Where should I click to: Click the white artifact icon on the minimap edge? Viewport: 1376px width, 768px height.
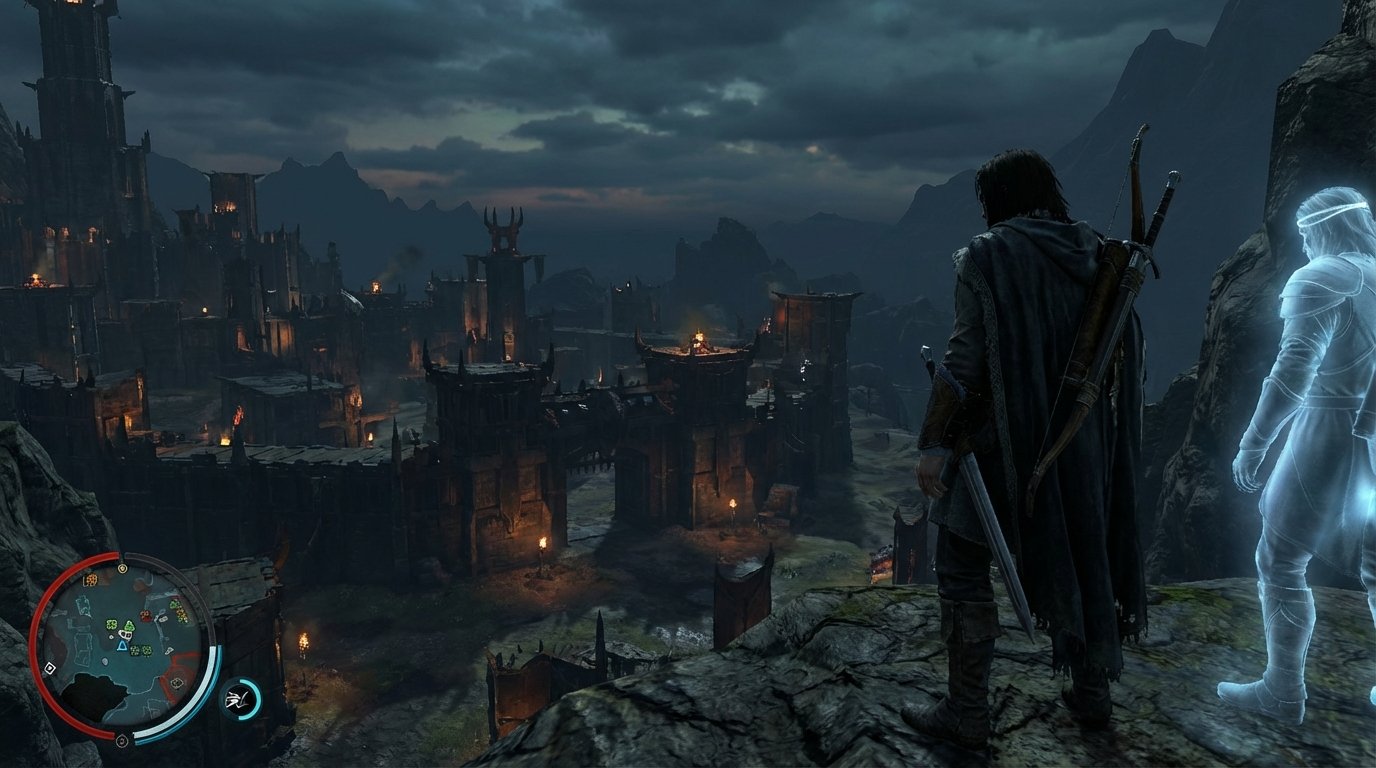50,667
